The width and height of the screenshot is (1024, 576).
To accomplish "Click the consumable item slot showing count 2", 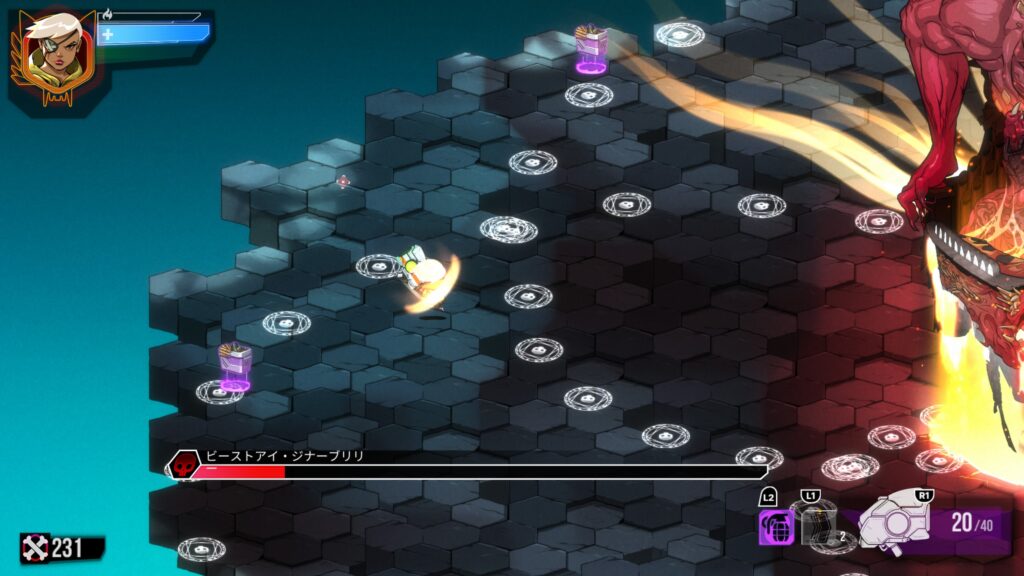I will tap(820, 526).
